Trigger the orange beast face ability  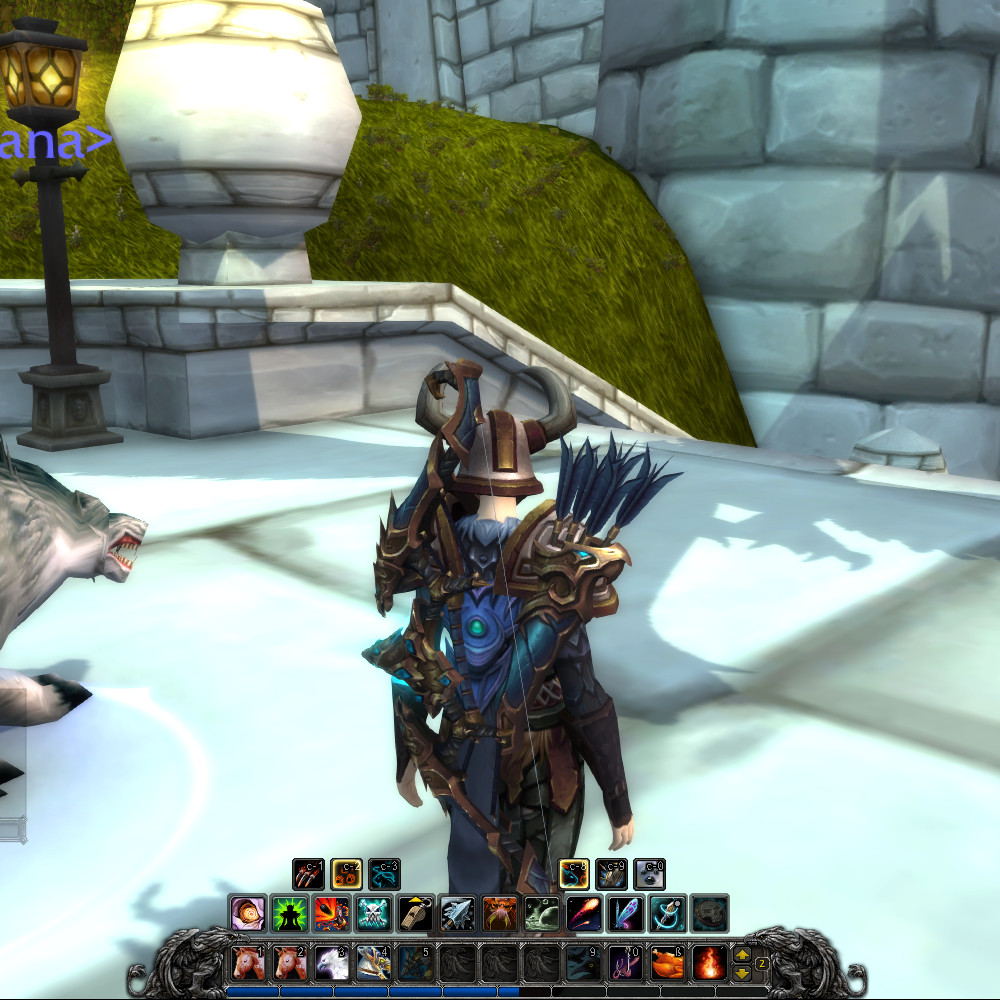tap(499, 913)
